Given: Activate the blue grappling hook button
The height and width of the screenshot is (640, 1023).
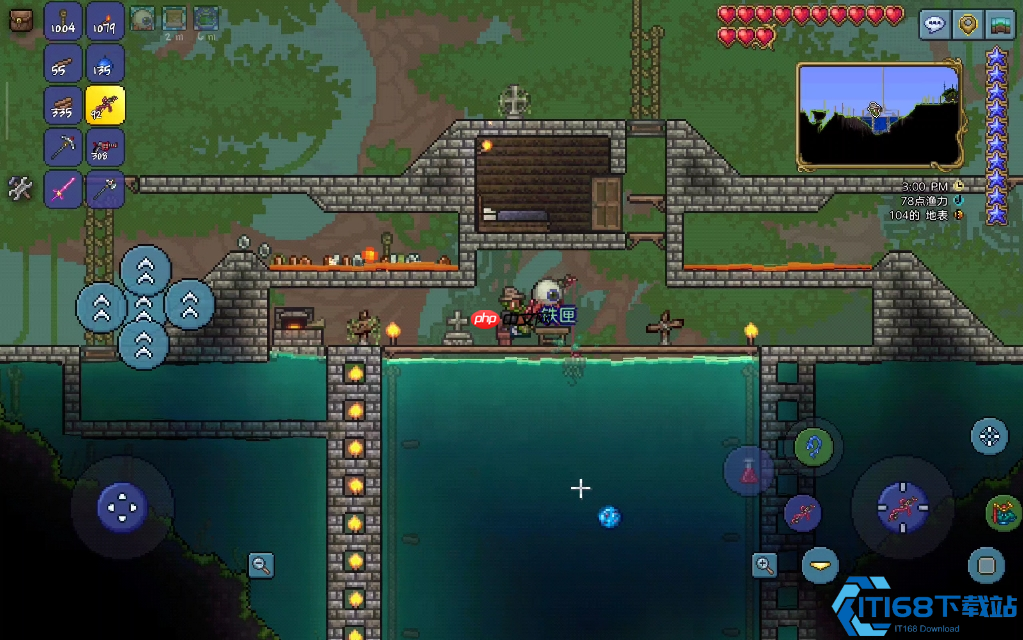Looking at the screenshot, I should click(x=813, y=446).
